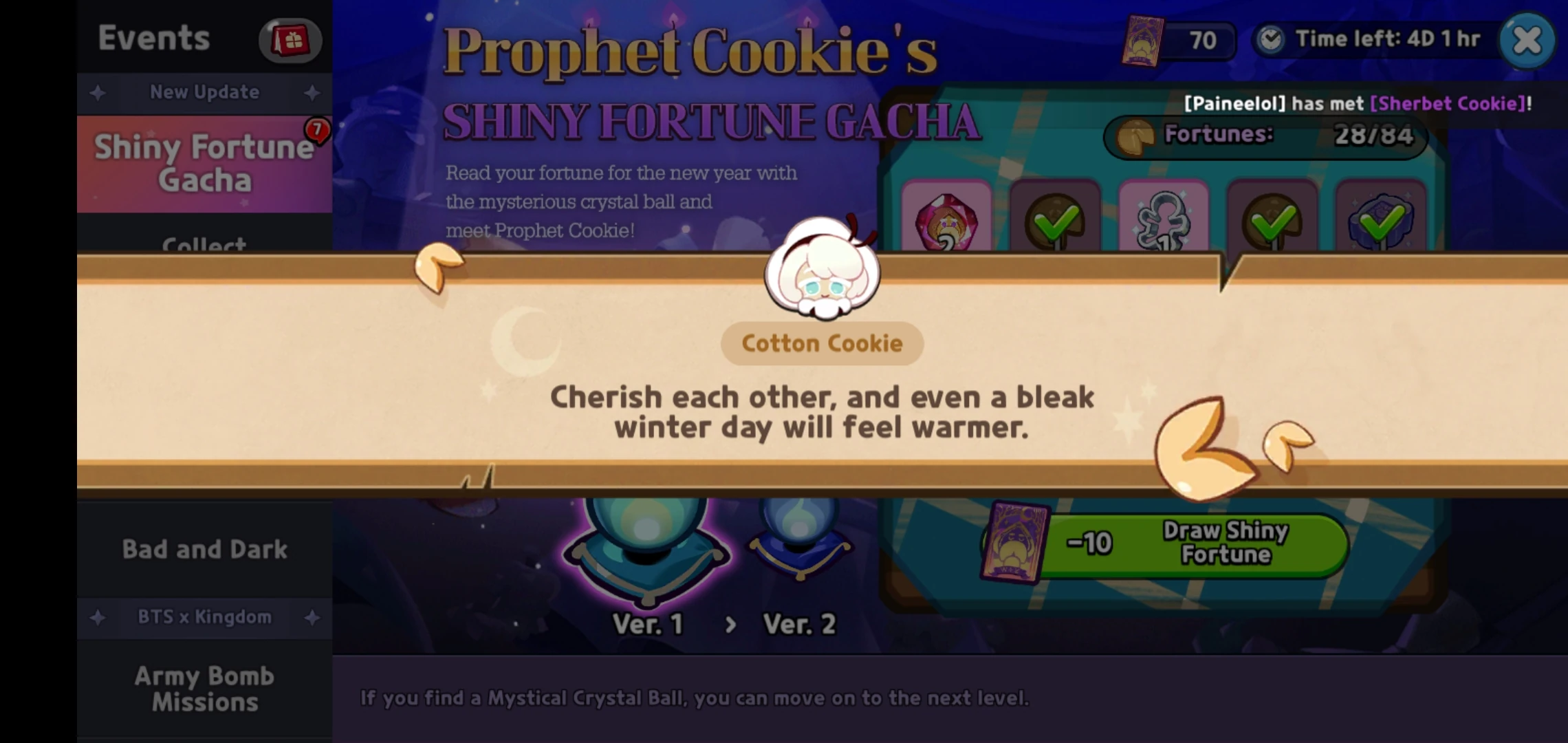Switch to the Bad and Dark event tab
The width and height of the screenshot is (1568, 743).
pos(204,549)
